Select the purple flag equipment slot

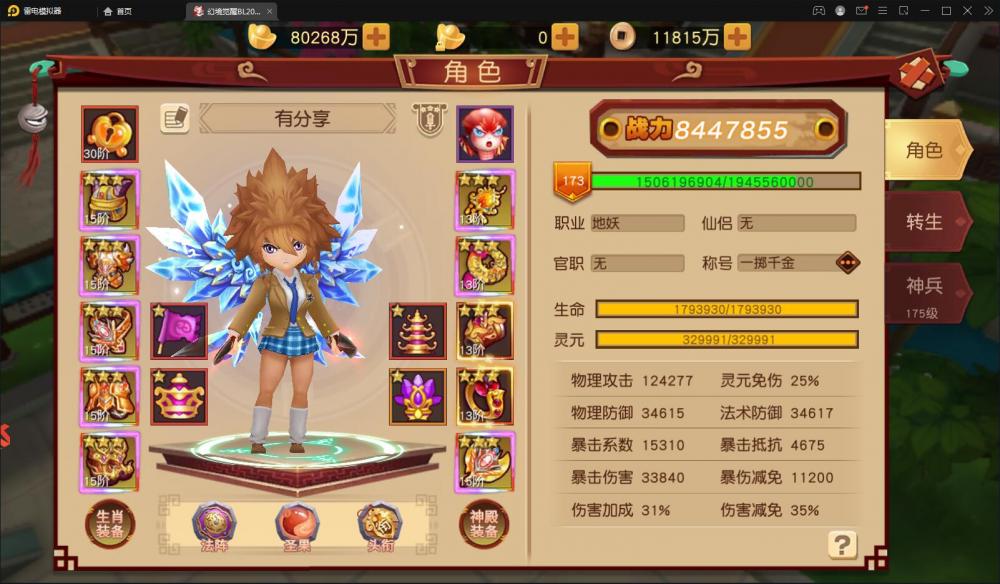(179, 331)
